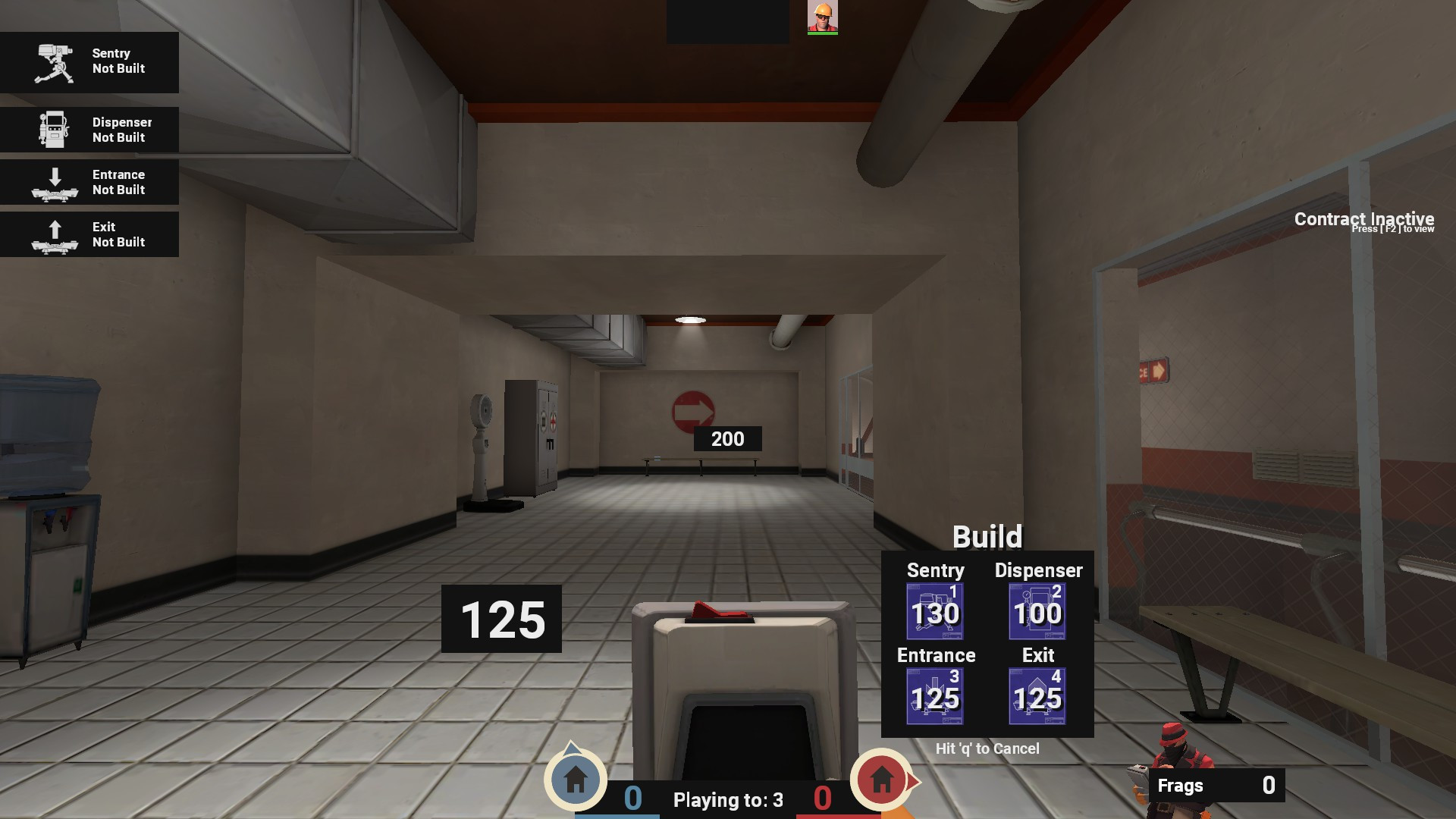Select the Sentry blueprint in the Build menu
This screenshot has height=819, width=1456.
[934, 610]
